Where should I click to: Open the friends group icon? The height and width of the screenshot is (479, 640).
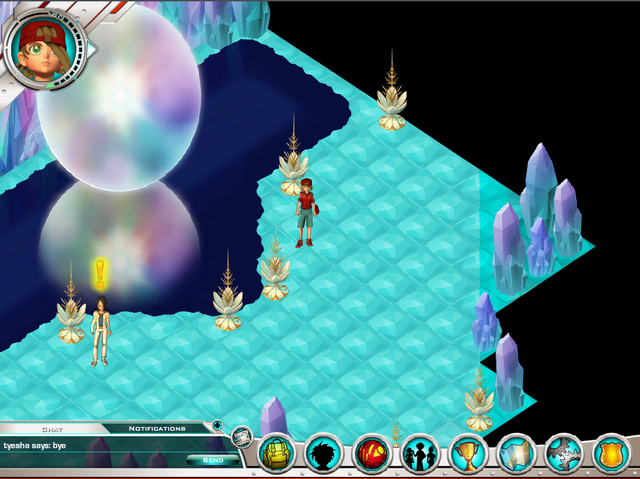(x=420, y=454)
